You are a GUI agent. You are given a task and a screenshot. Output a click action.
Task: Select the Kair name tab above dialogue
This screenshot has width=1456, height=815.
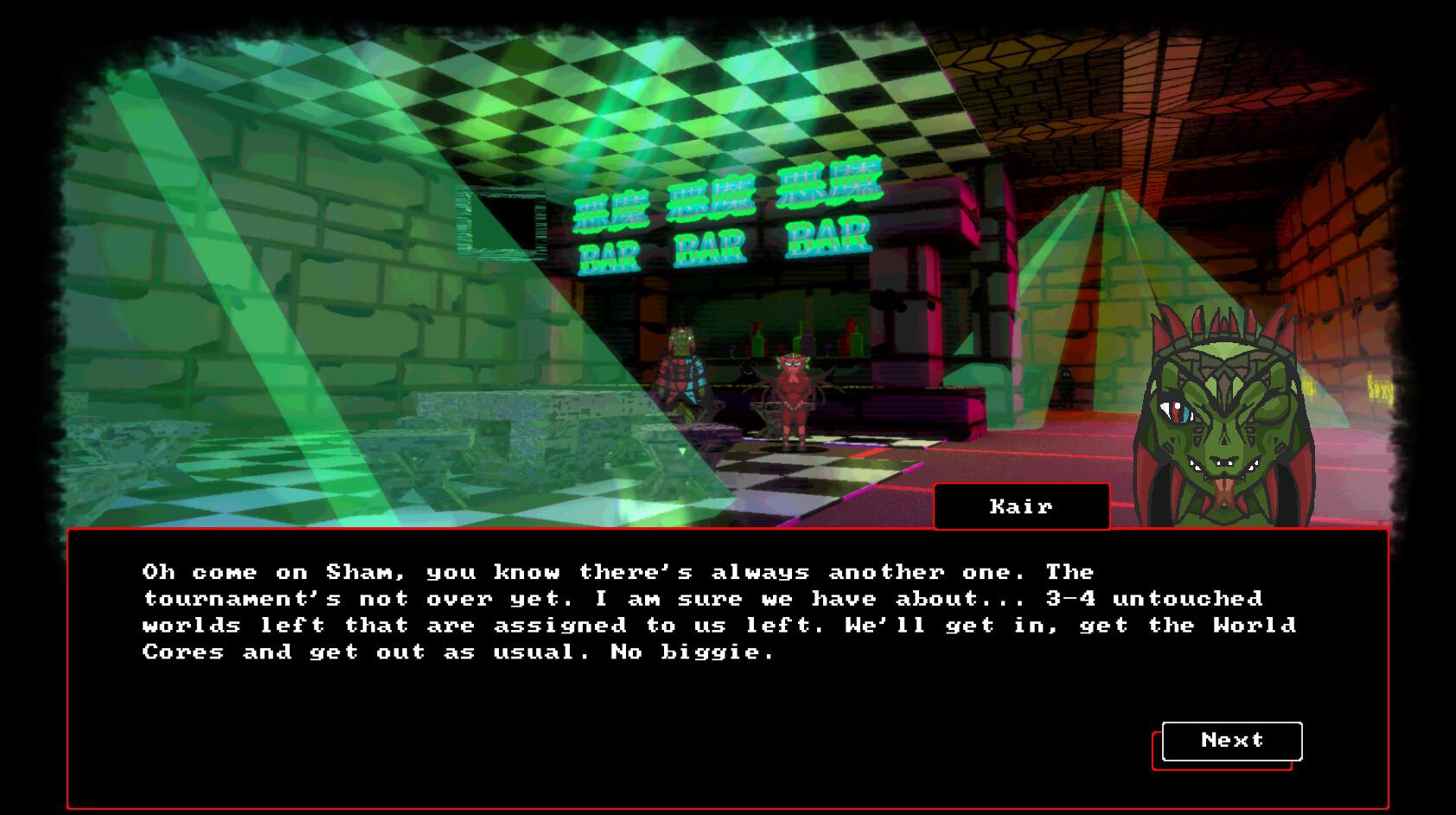coord(1020,506)
